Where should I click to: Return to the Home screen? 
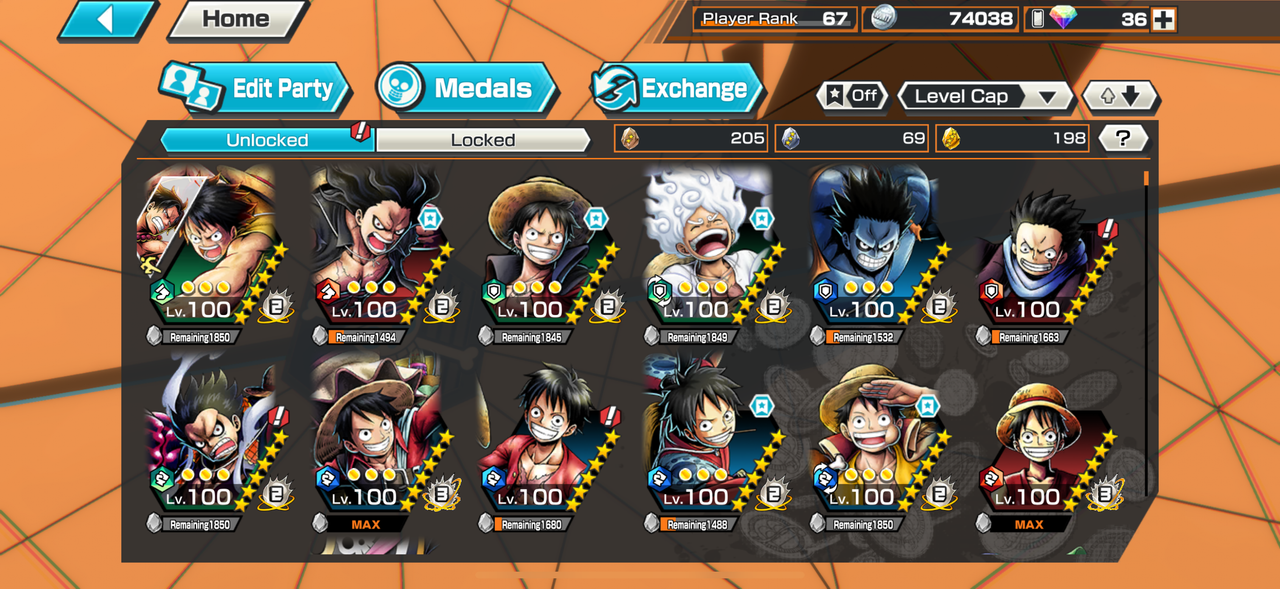(x=236, y=19)
